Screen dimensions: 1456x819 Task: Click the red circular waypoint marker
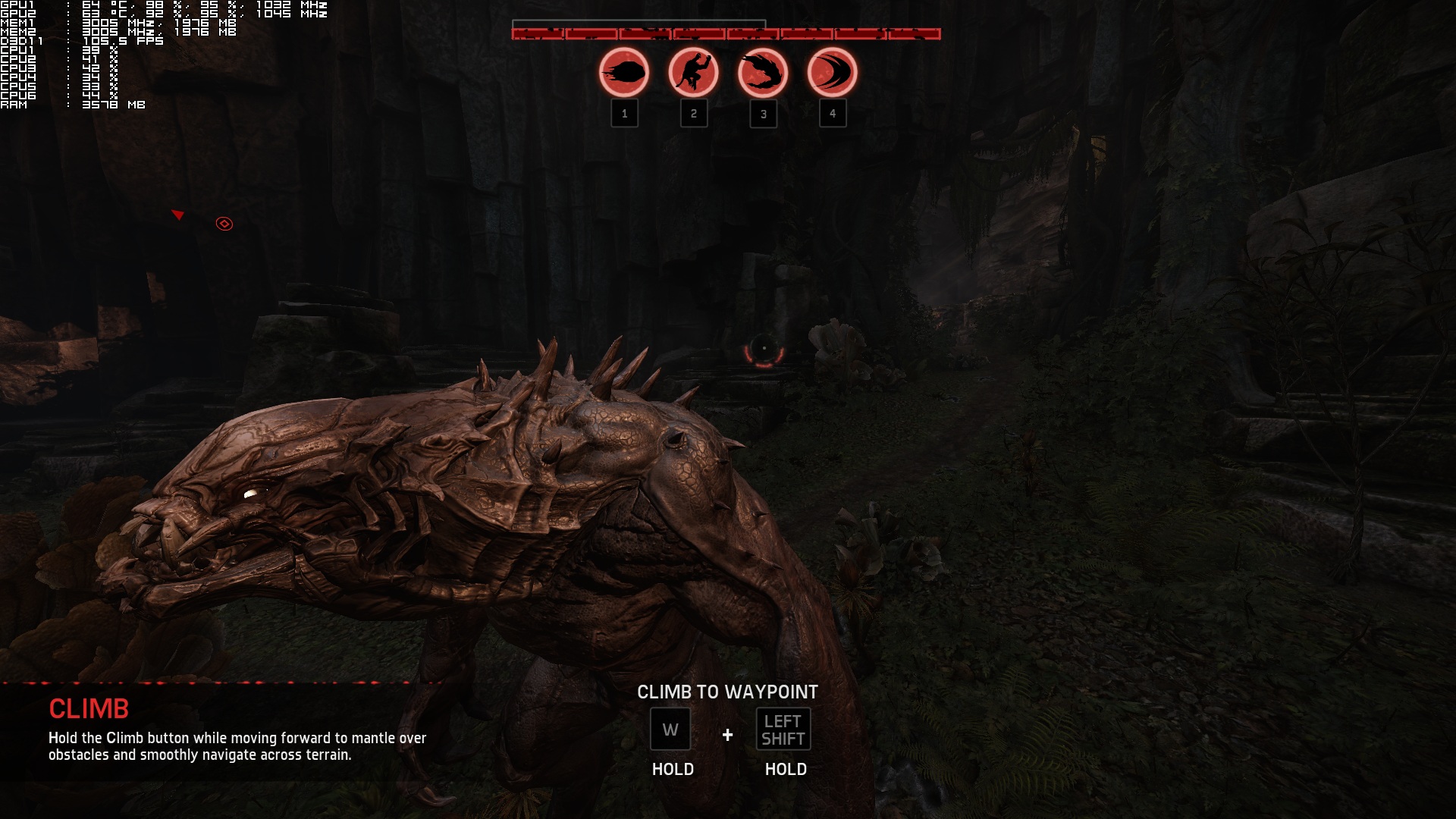tap(224, 224)
